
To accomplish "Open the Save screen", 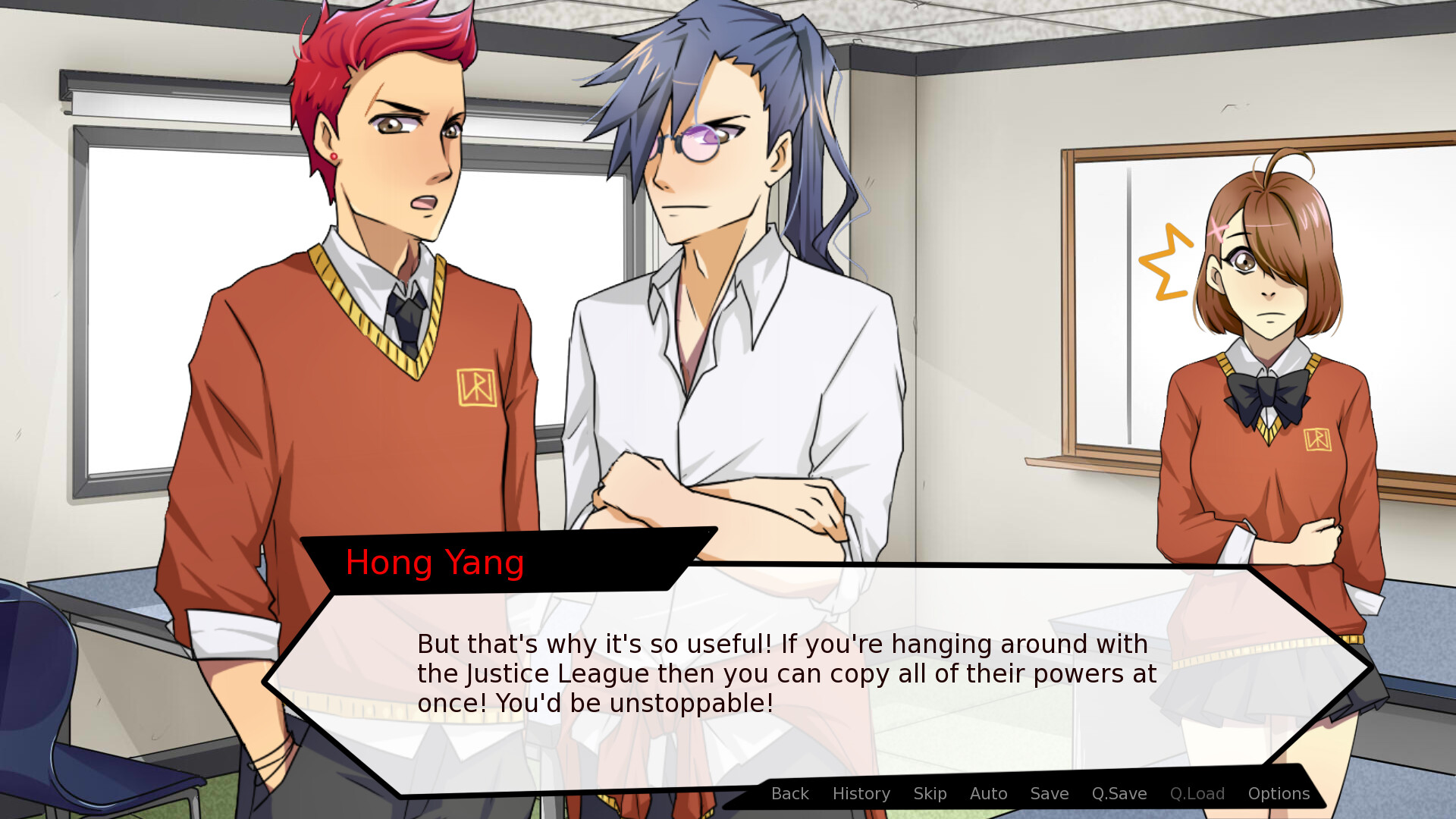I will [1049, 794].
